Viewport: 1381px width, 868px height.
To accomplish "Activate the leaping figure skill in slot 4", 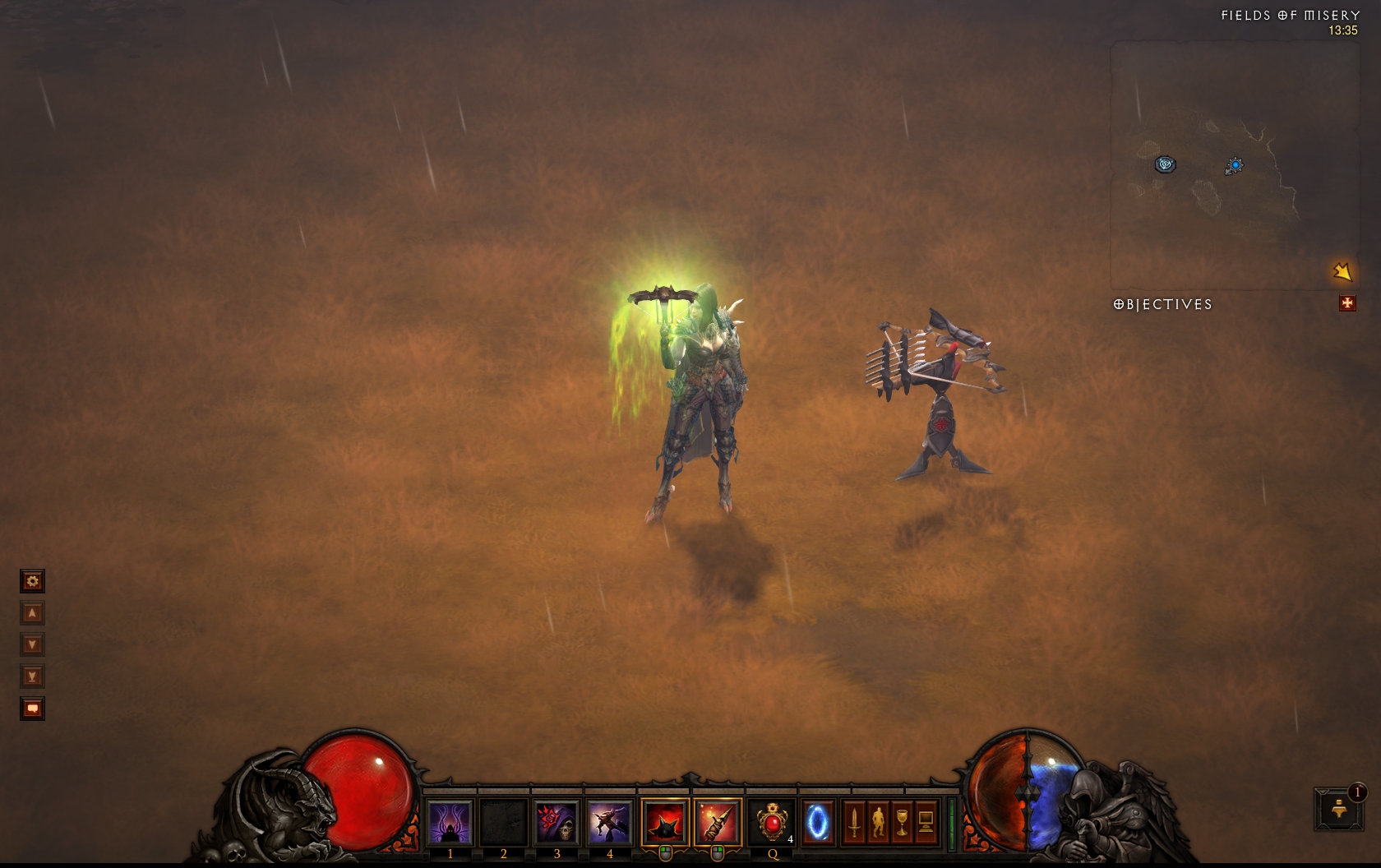I will click(609, 823).
